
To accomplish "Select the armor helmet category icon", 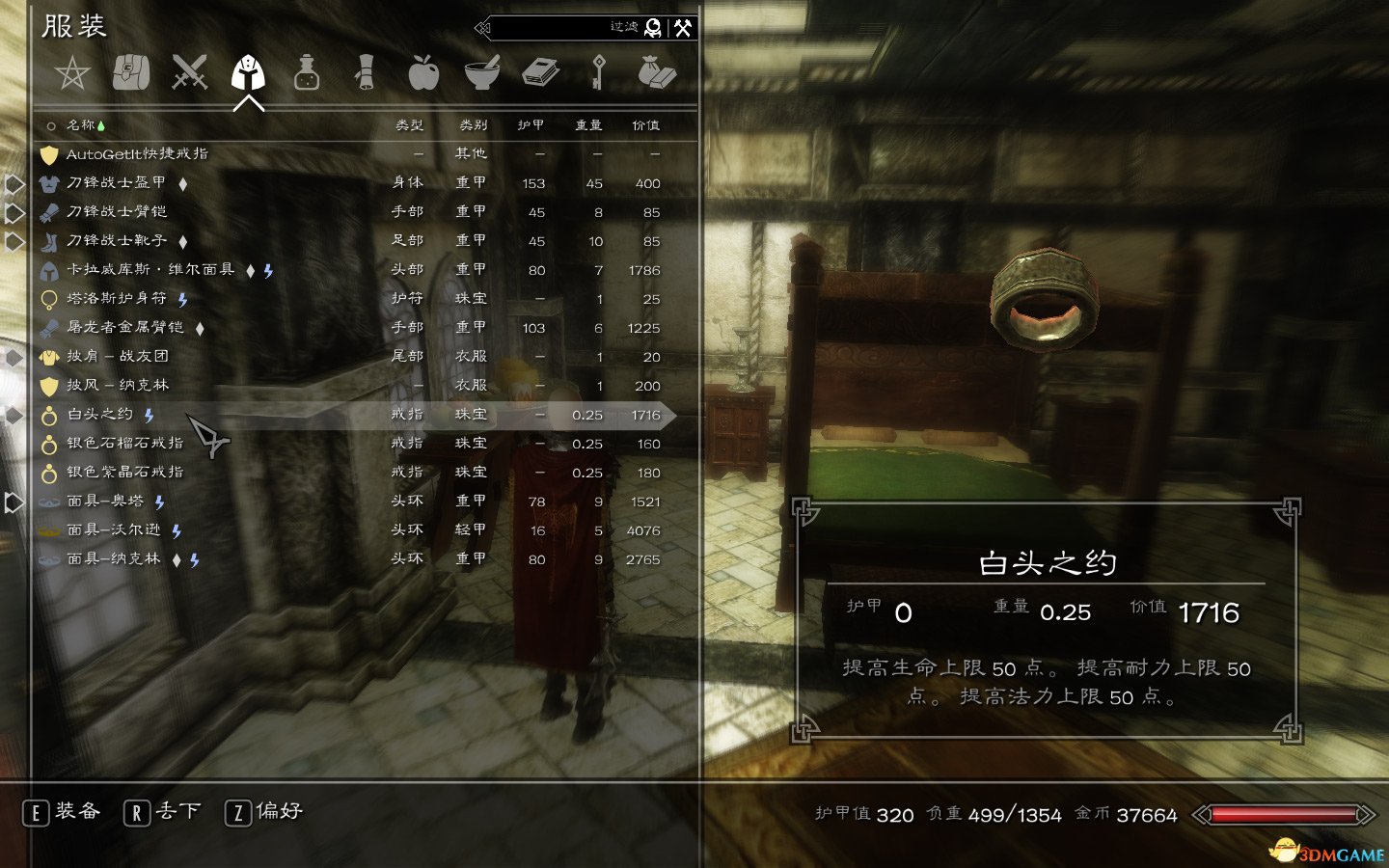I will 248,71.
